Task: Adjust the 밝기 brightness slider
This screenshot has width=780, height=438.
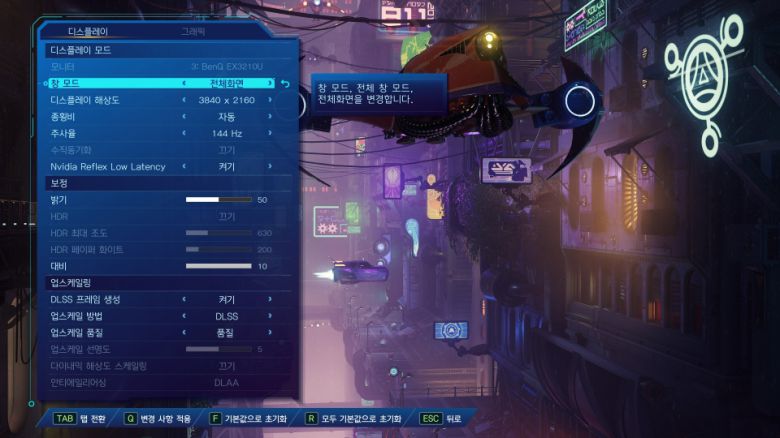Action: [x=218, y=200]
